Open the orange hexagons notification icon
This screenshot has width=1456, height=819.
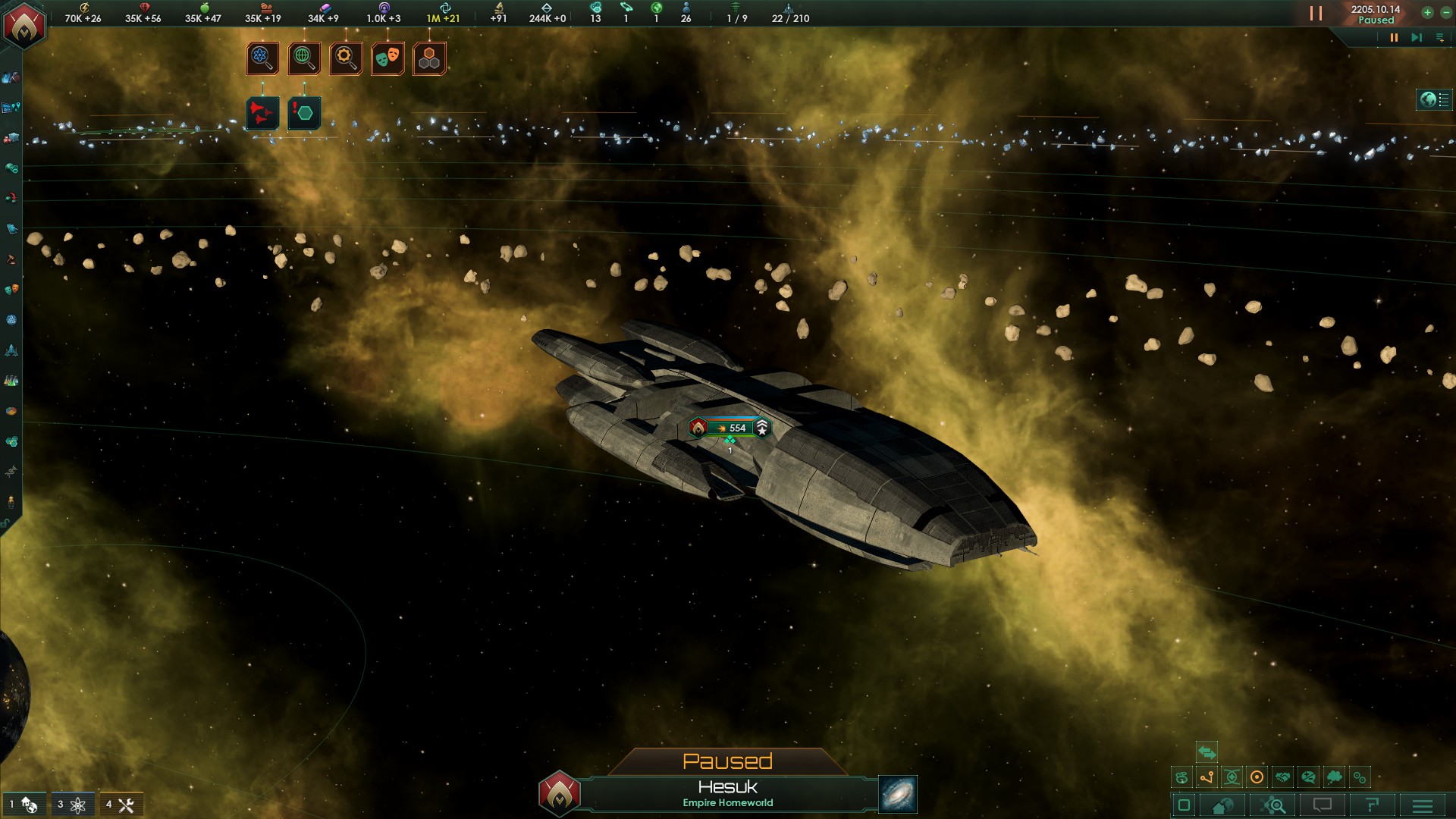429,58
